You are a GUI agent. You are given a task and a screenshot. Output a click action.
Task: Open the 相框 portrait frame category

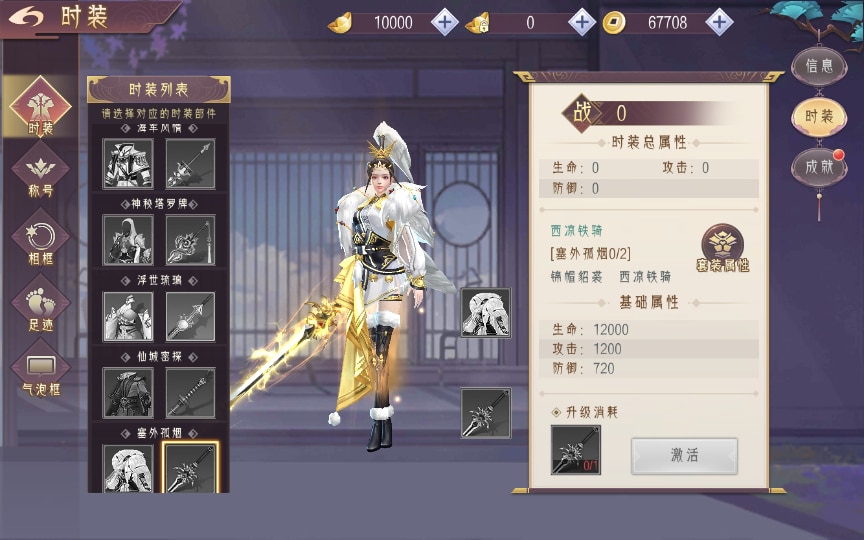click(41, 241)
